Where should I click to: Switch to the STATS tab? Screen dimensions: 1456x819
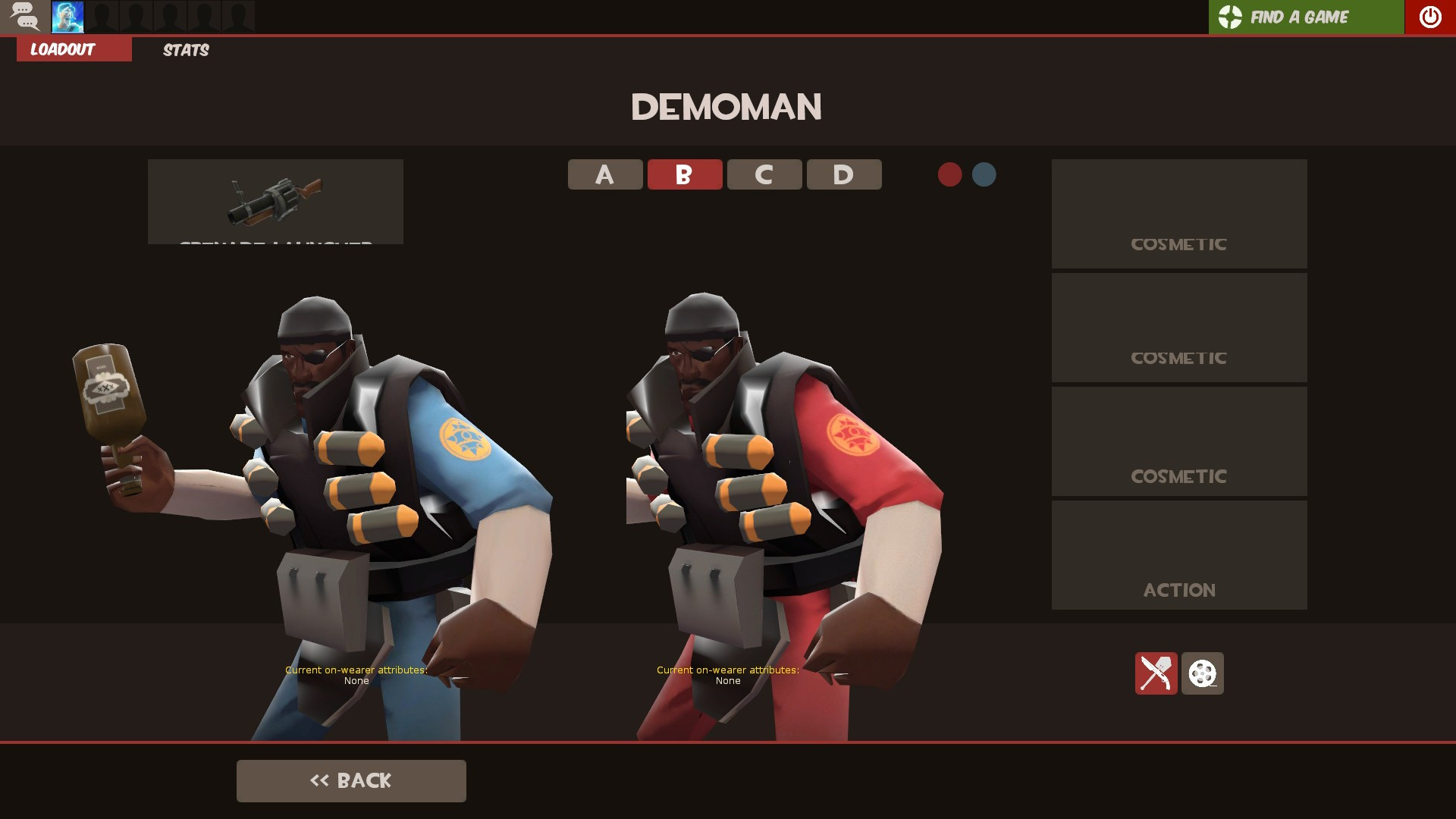tap(185, 50)
